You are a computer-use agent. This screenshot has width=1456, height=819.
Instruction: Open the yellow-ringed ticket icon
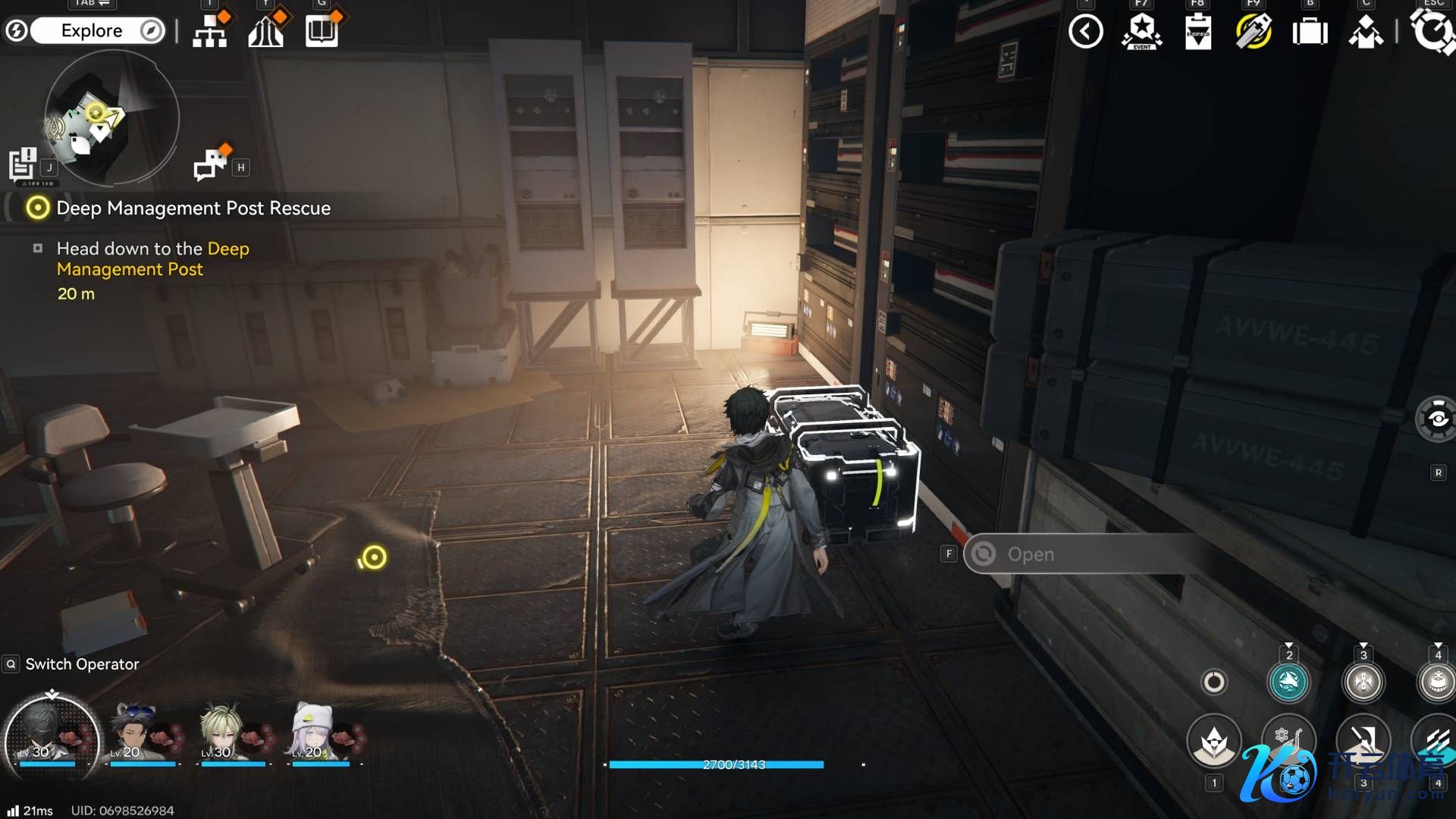(x=1254, y=33)
